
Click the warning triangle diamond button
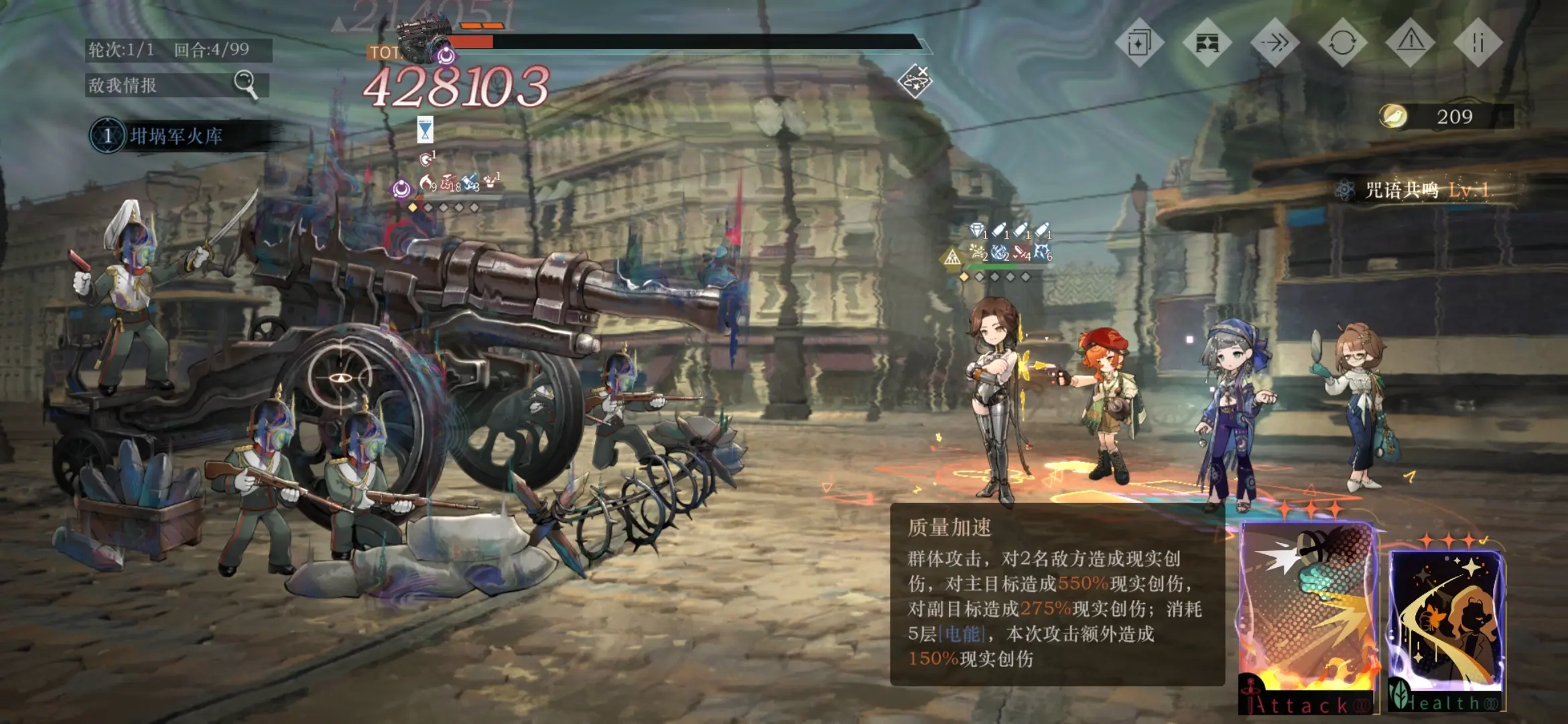pyautogui.click(x=1411, y=44)
